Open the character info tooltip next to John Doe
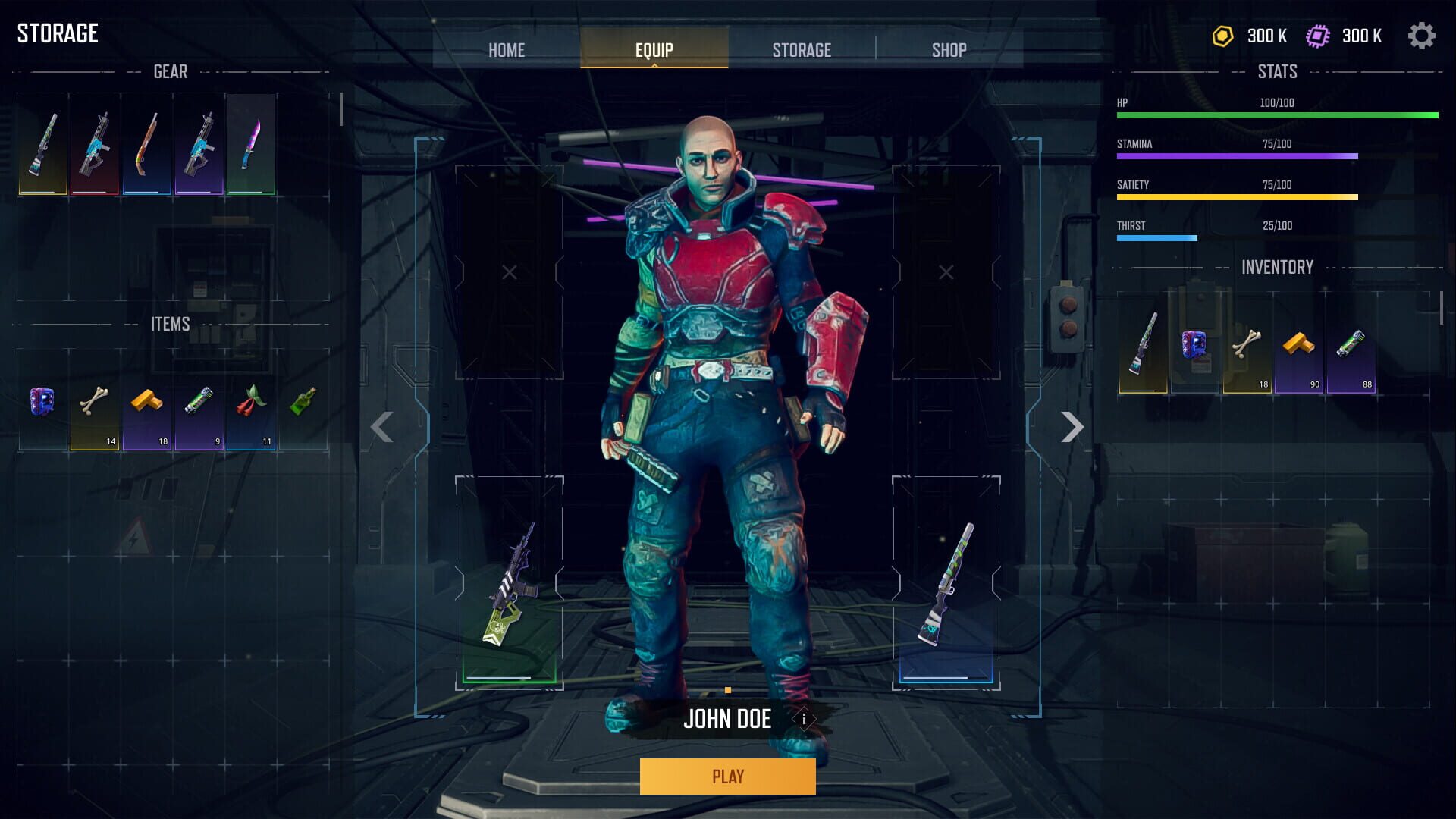Viewport: 1456px width, 819px height. click(803, 720)
